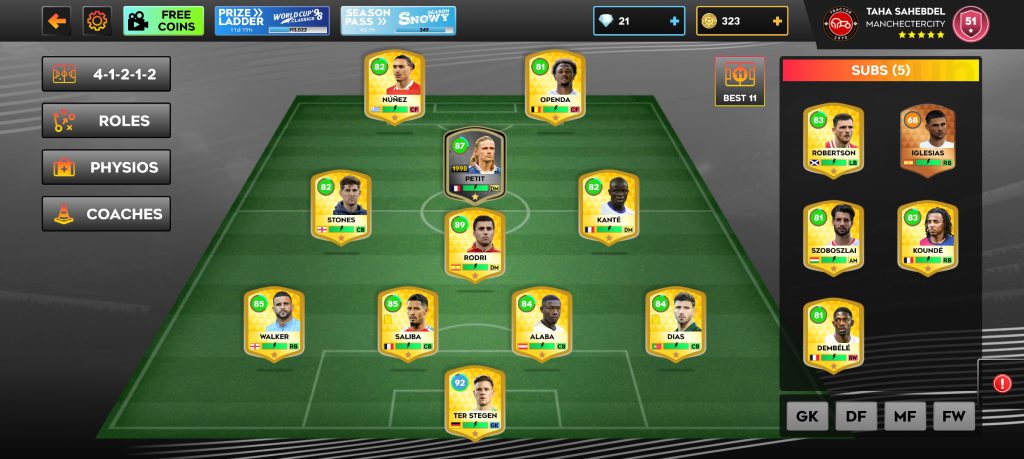Select Rodri's player card
Image resolution: width=1024 pixels, height=459 pixels.
(475, 243)
